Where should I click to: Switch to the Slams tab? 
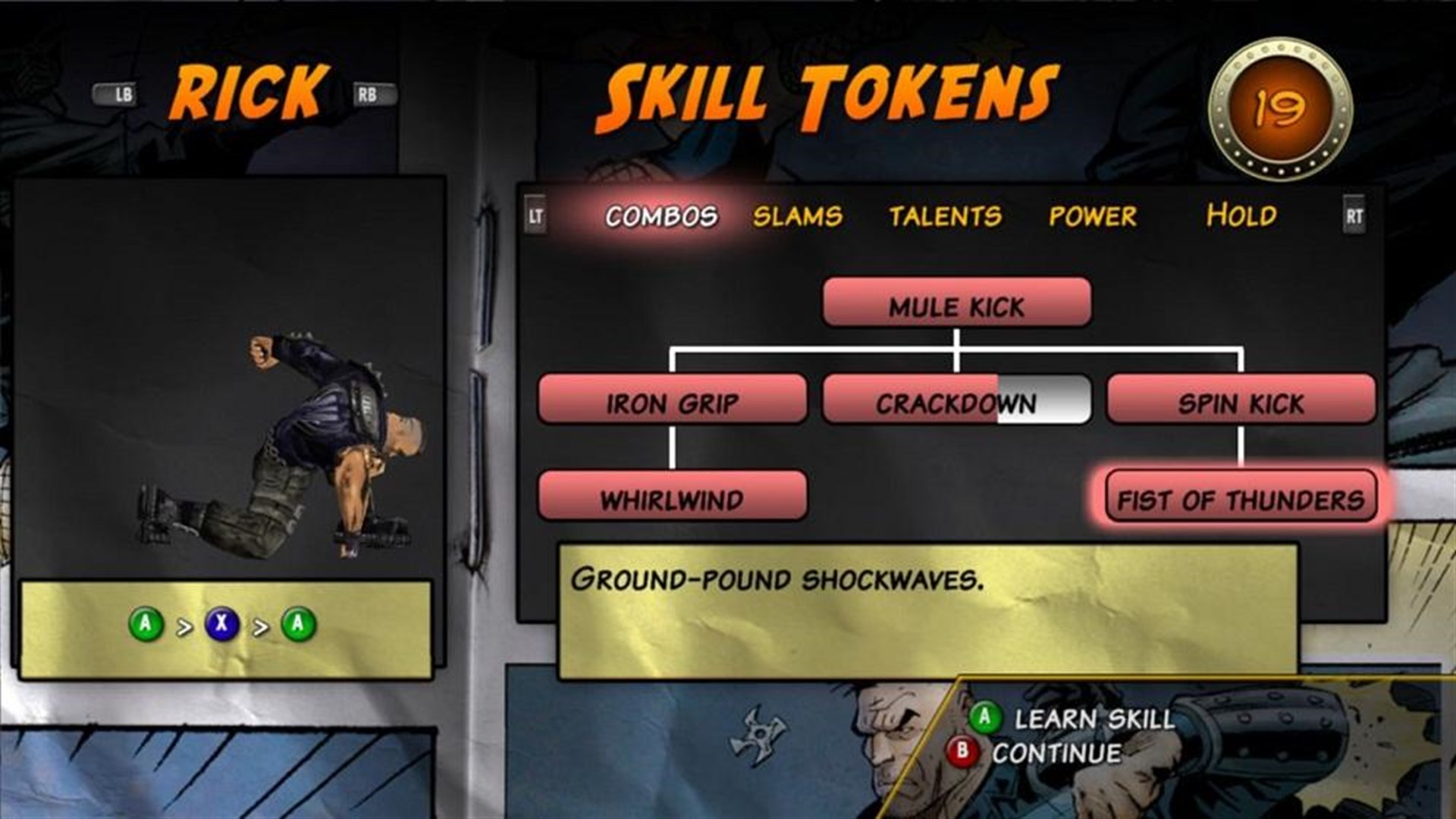[799, 215]
